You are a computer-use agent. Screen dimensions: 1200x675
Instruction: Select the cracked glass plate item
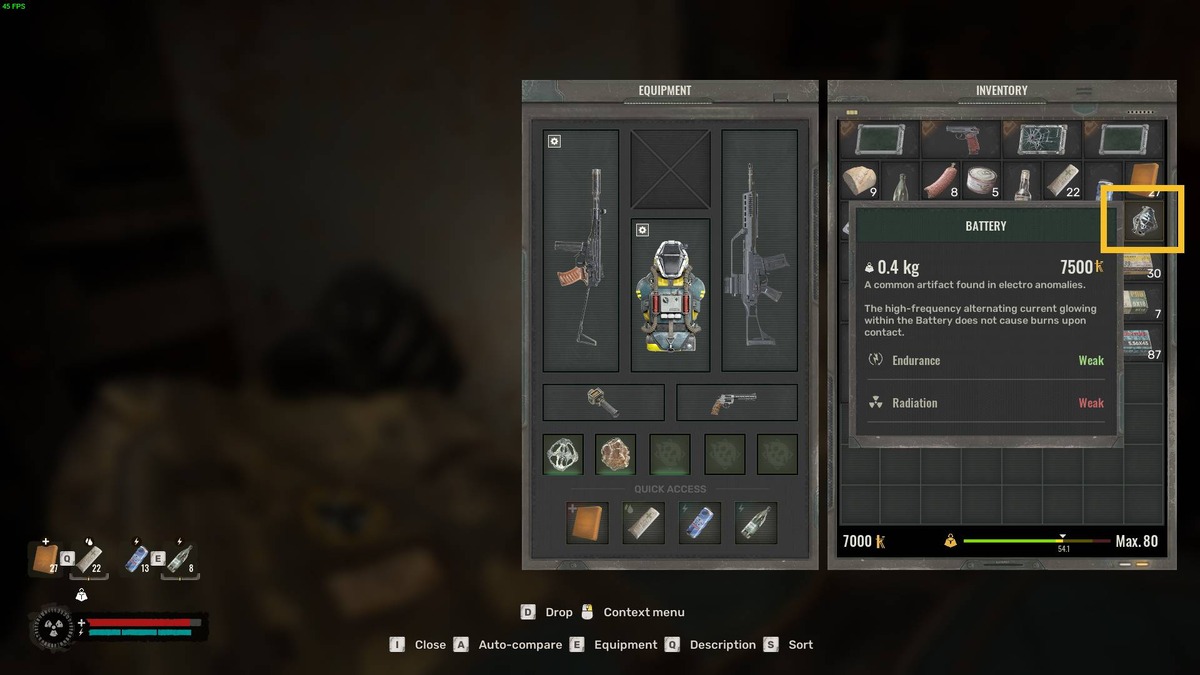click(x=1041, y=139)
